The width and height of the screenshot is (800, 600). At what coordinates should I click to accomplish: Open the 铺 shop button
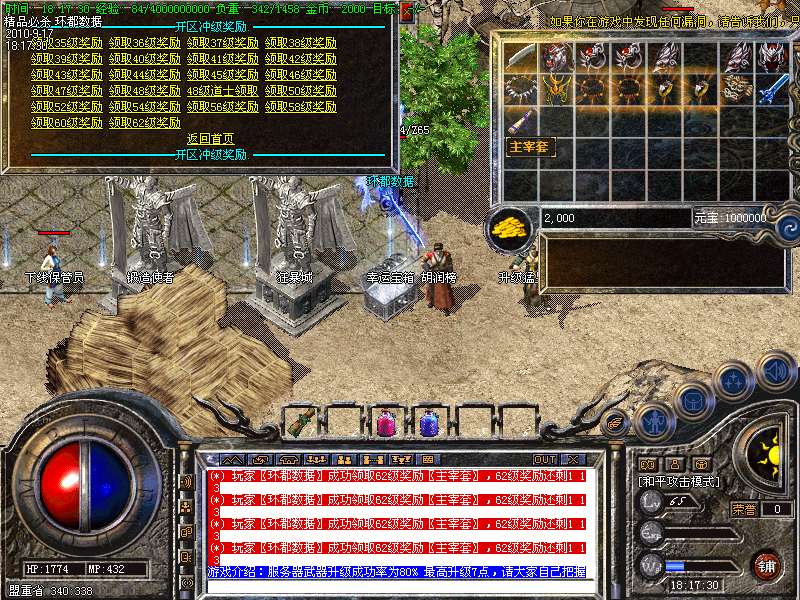pos(767,565)
